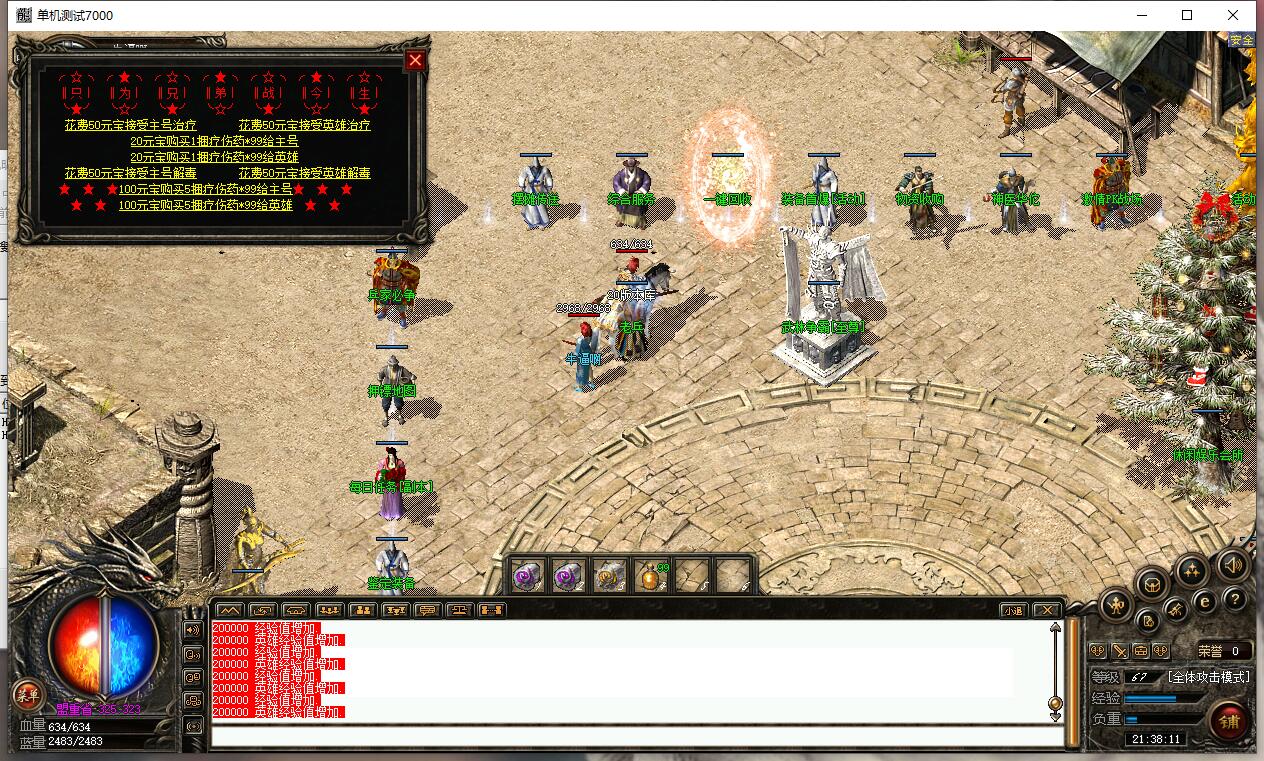Image resolution: width=1264 pixels, height=761 pixels.
Task: Click the chat text input field
Action: (636, 737)
